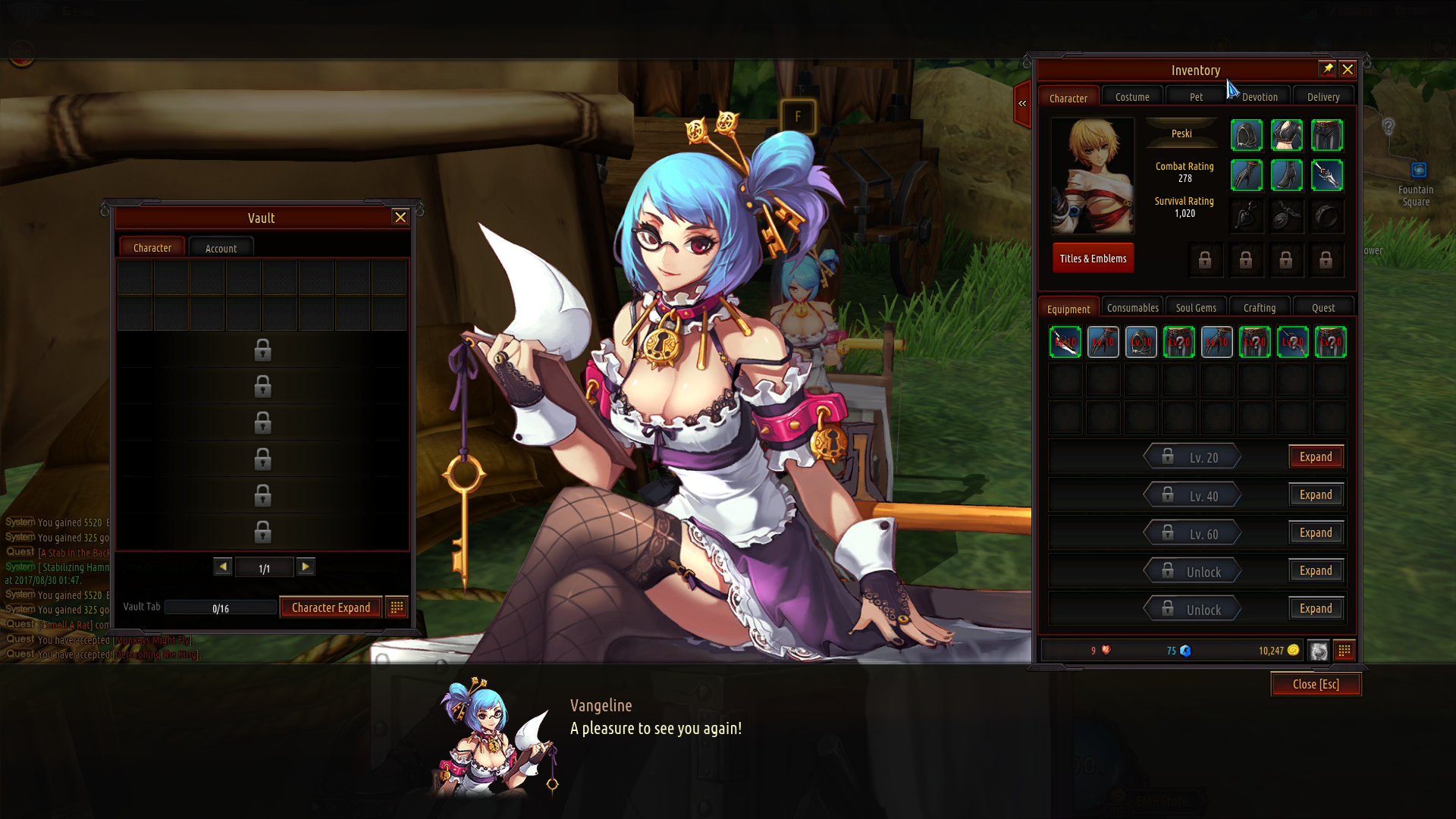Expand the Lv. 20 inventory row
1456x819 pixels.
[1316, 457]
